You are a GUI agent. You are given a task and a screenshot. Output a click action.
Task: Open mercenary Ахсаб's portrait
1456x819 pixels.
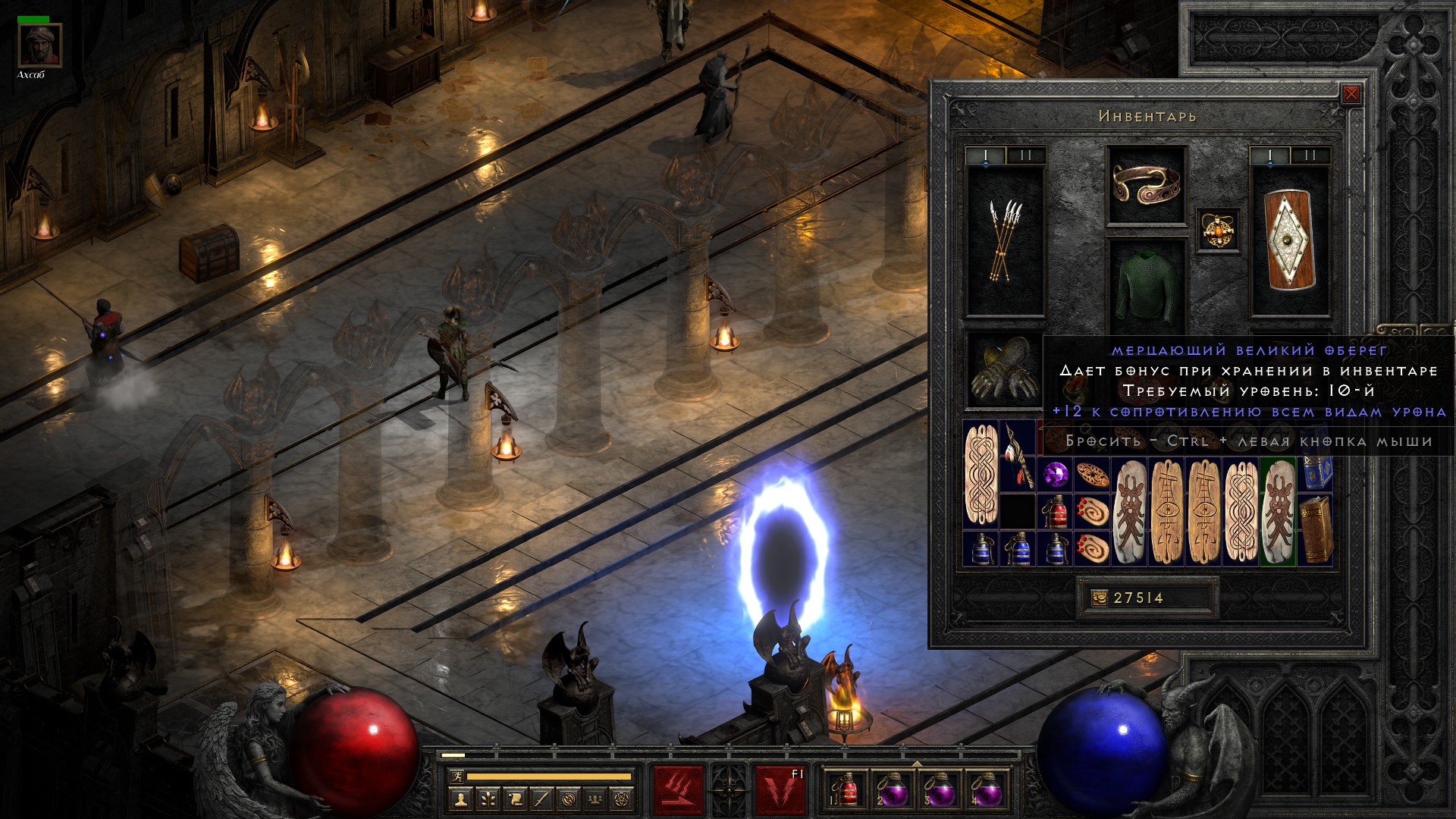[39, 46]
